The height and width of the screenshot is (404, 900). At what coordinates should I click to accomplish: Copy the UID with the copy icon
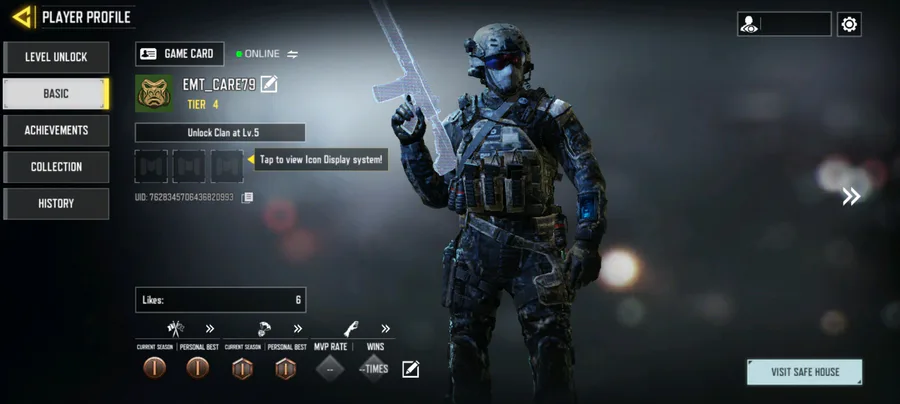(248, 197)
